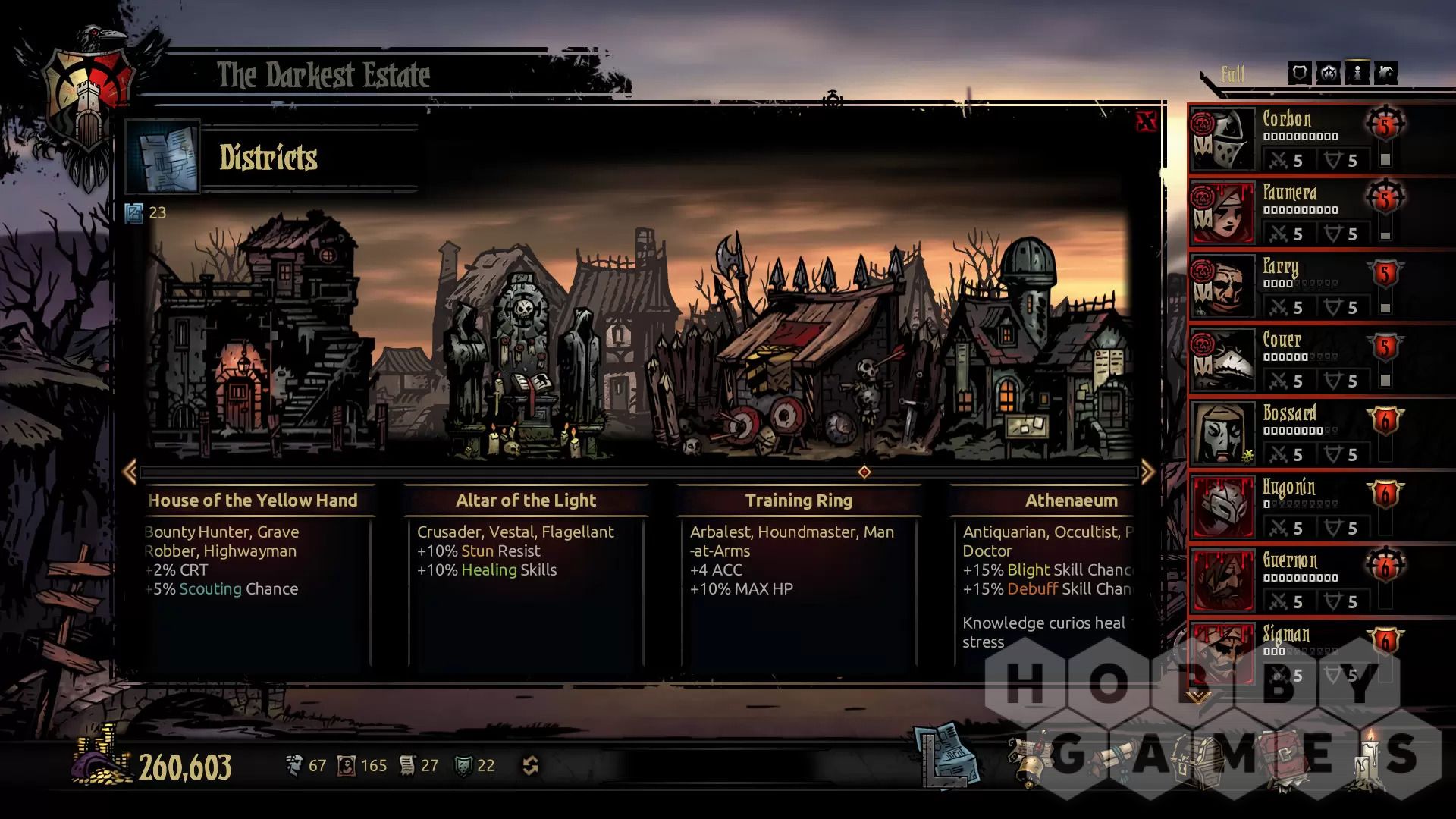
Task: Choose the Training Ring district
Action: pyautogui.click(x=799, y=500)
